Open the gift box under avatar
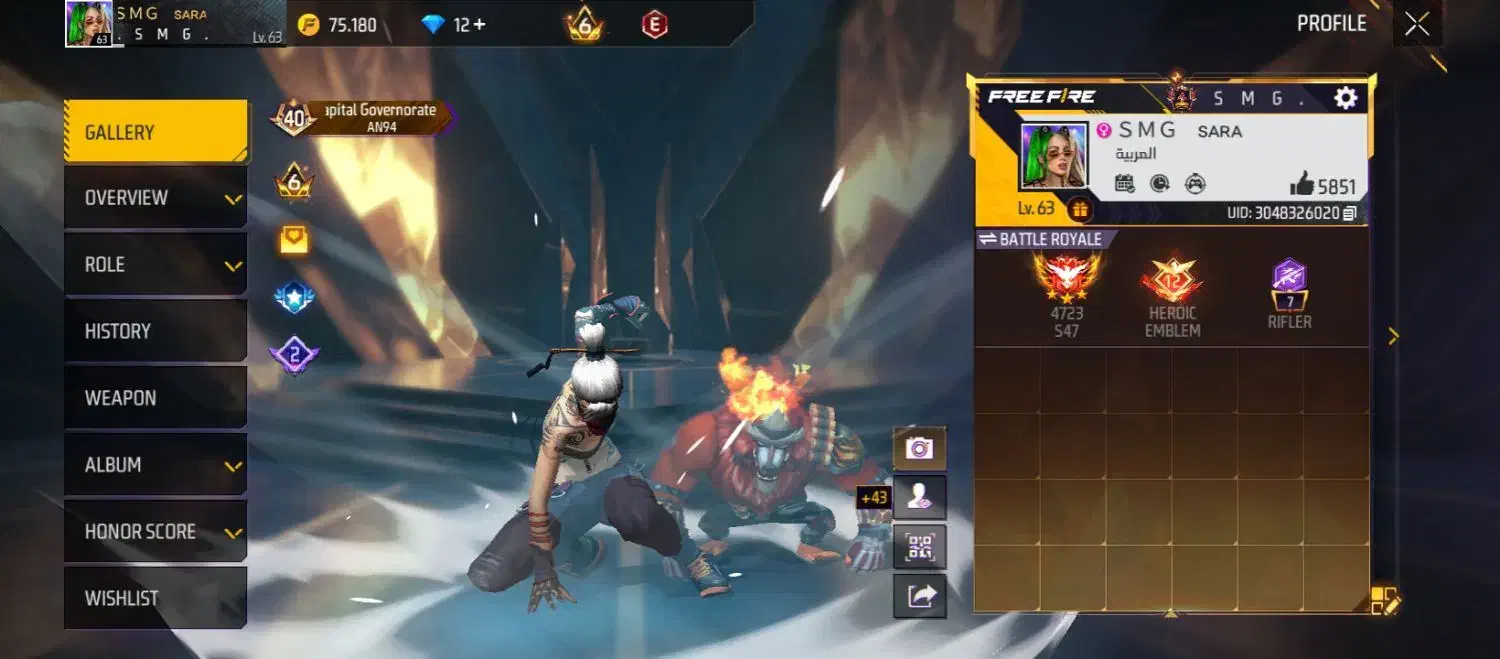This screenshot has width=1500, height=659. (x=1080, y=209)
